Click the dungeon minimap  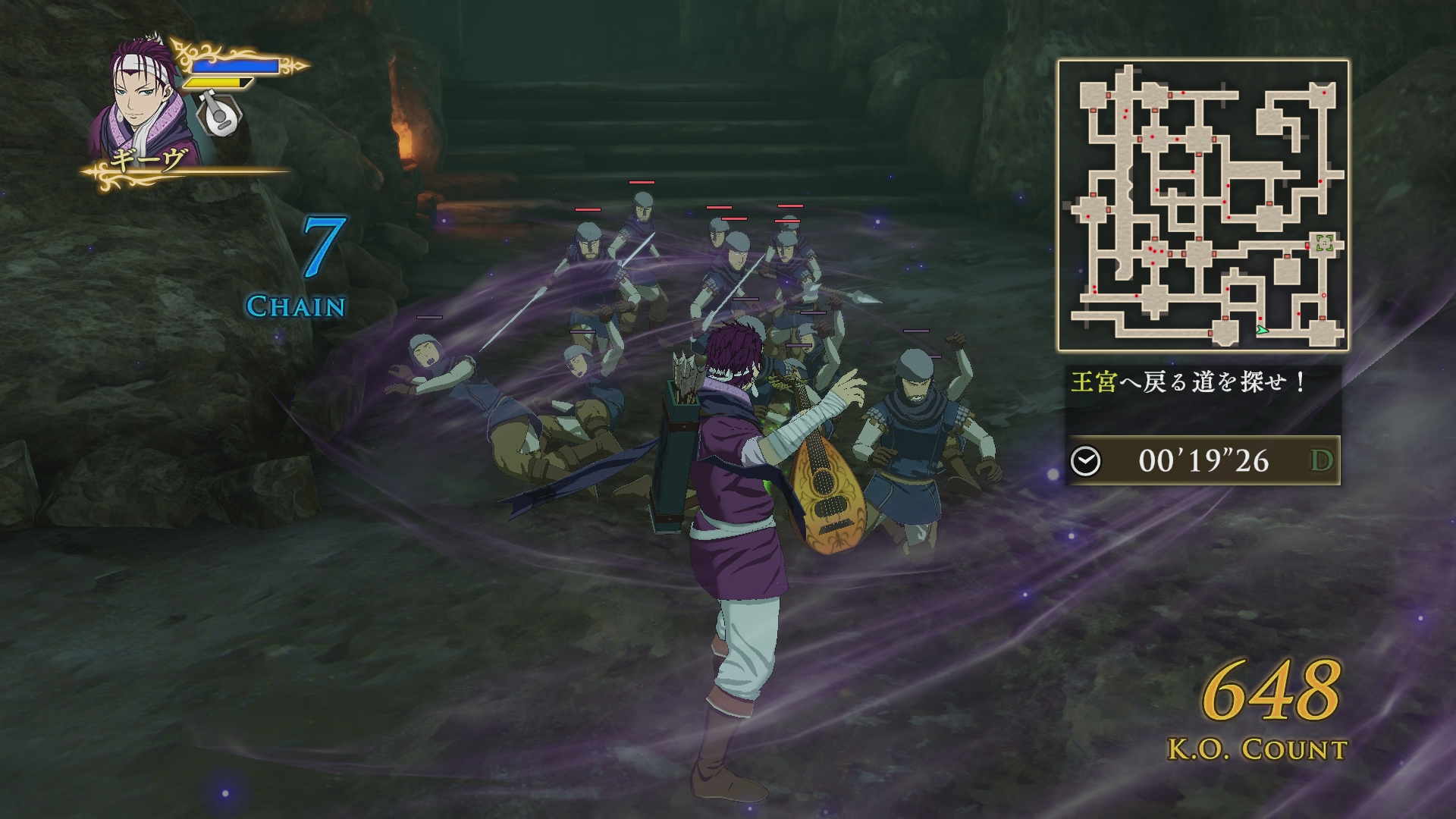click(x=1203, y=205)
